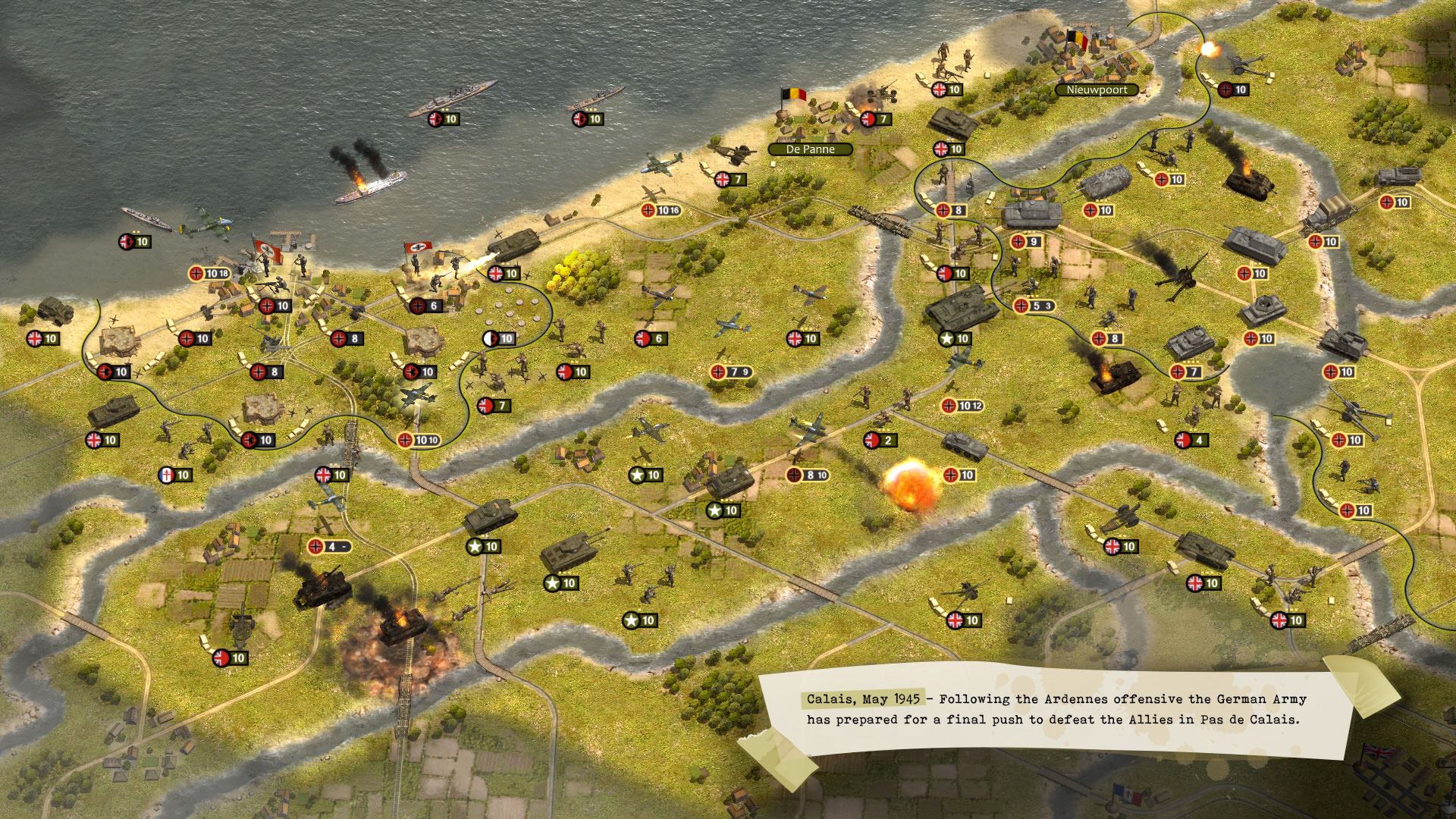Viewport: 1456px width, 819px height.
Task: Select the De Panne city label
Action: [810, 149]
